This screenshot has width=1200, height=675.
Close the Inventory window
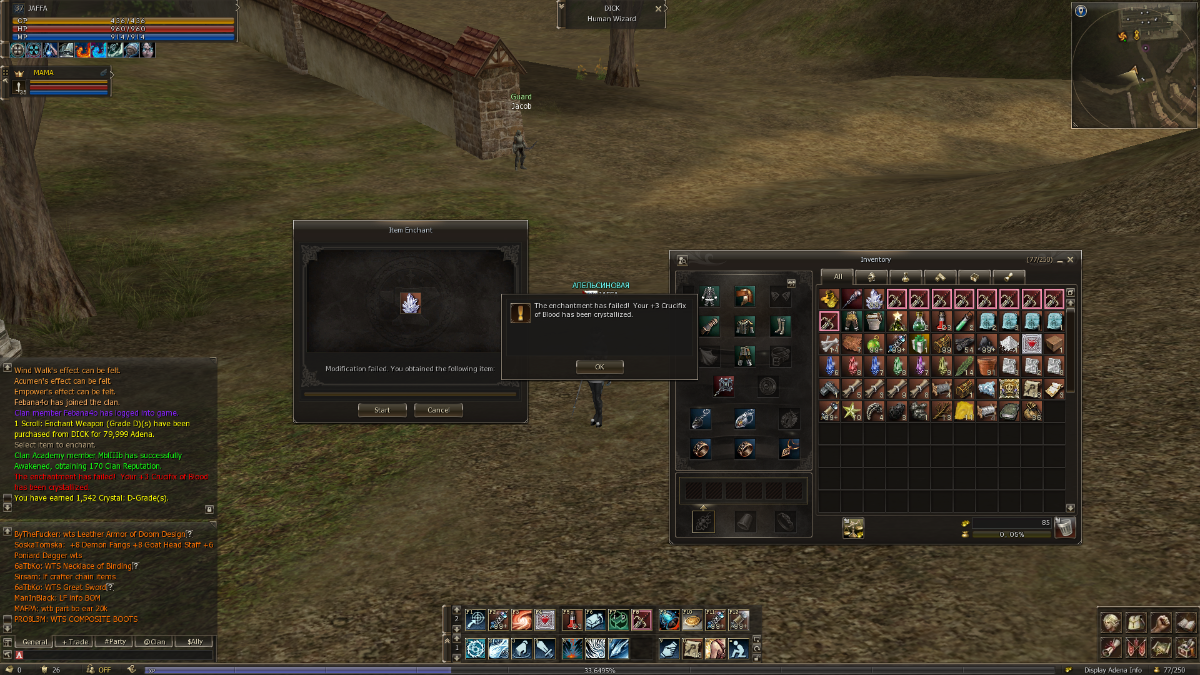click(1071, 259)
